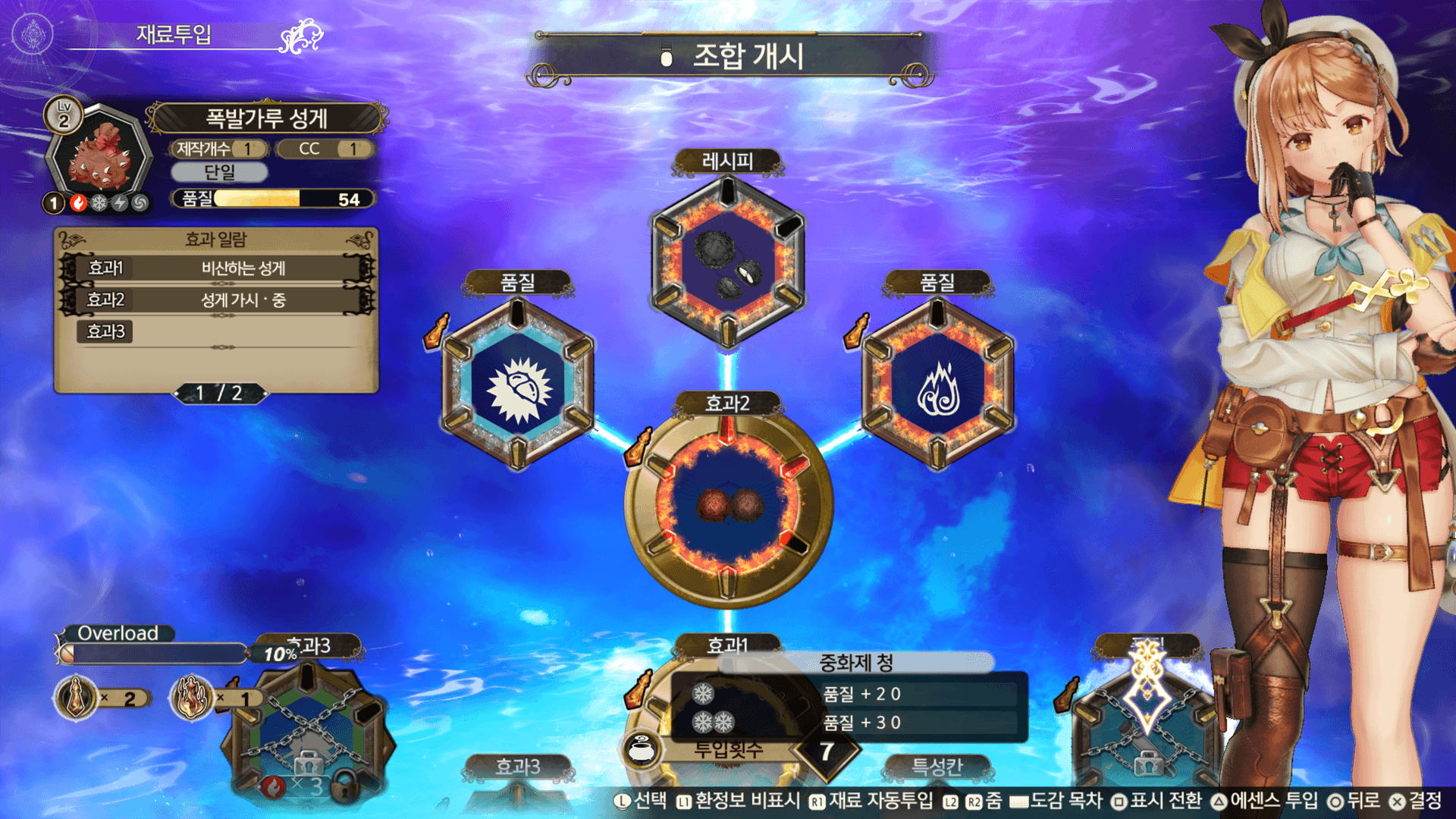Flip the effect list page 1/2 indicator
1456x819 pixels.
[x=219, y=393]
